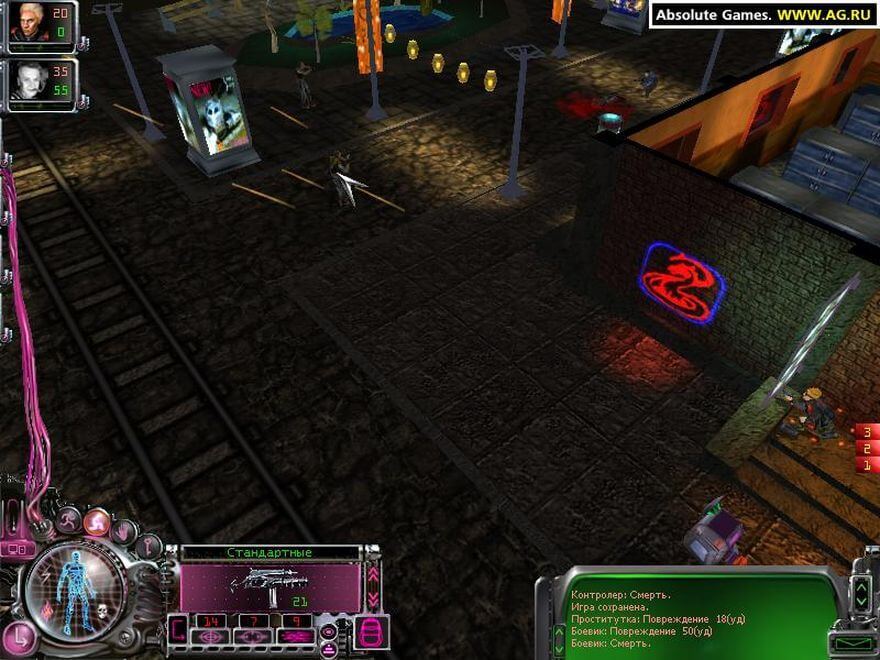Select floor level 3

866,432
